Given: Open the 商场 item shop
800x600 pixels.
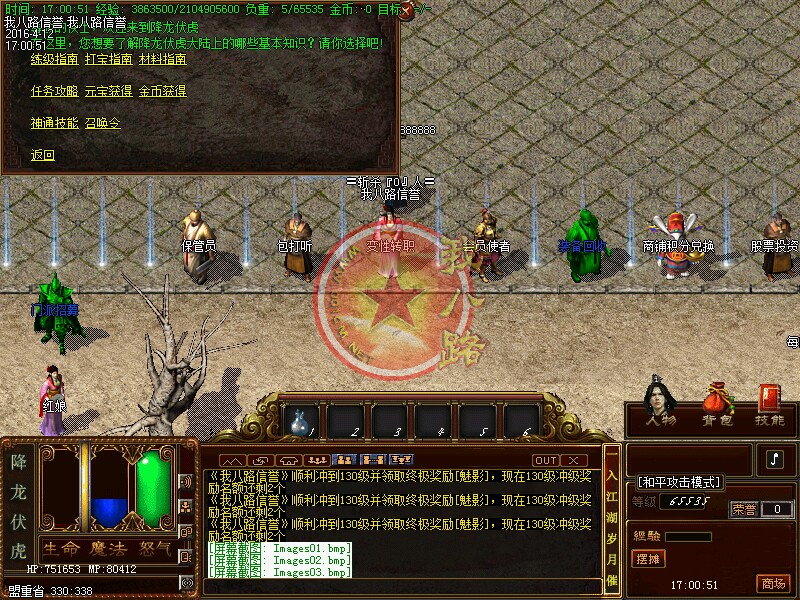Looking at the screenshot, I should click(772, 584).
